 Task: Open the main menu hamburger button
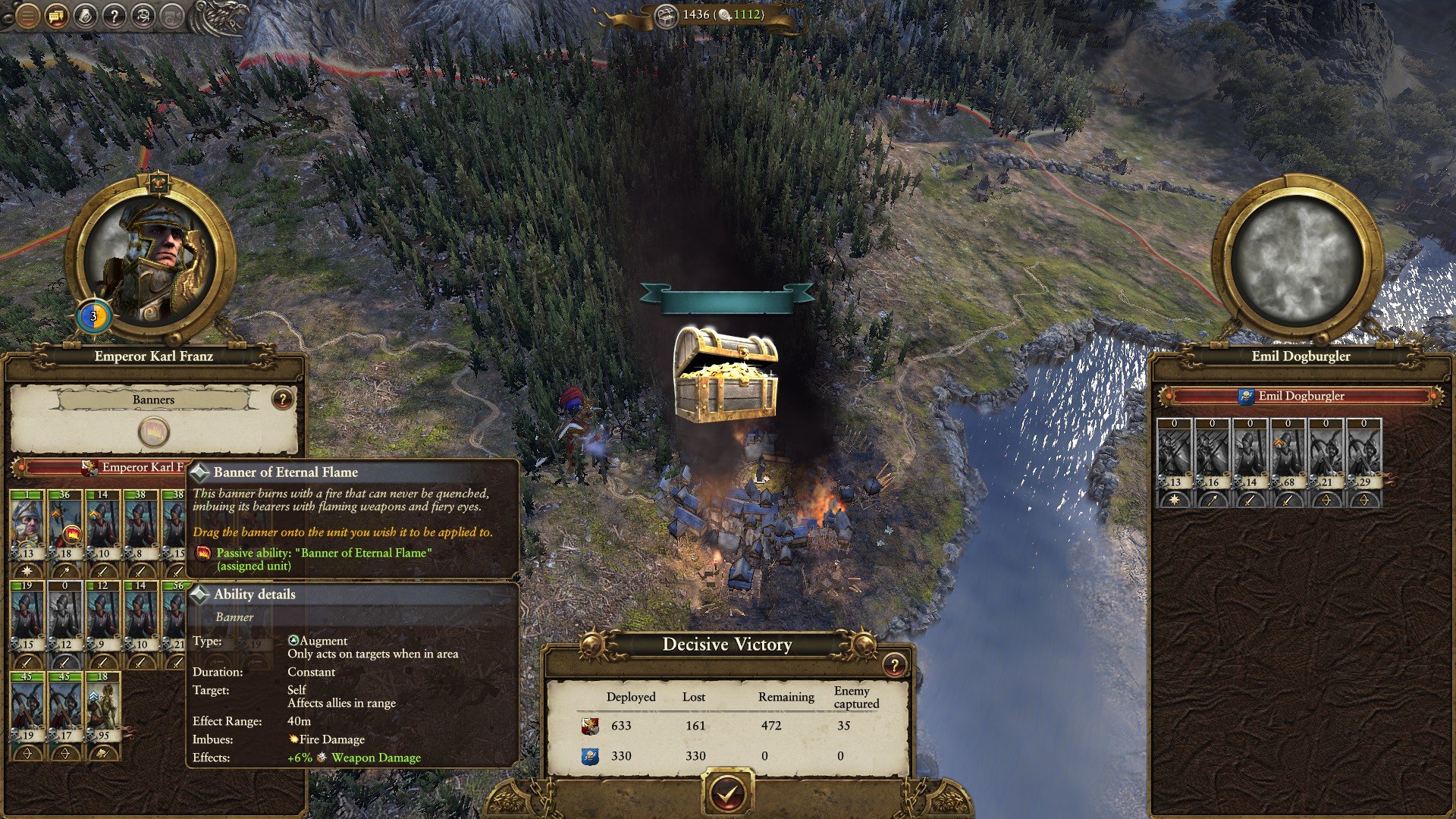click(x=27, y=15)
